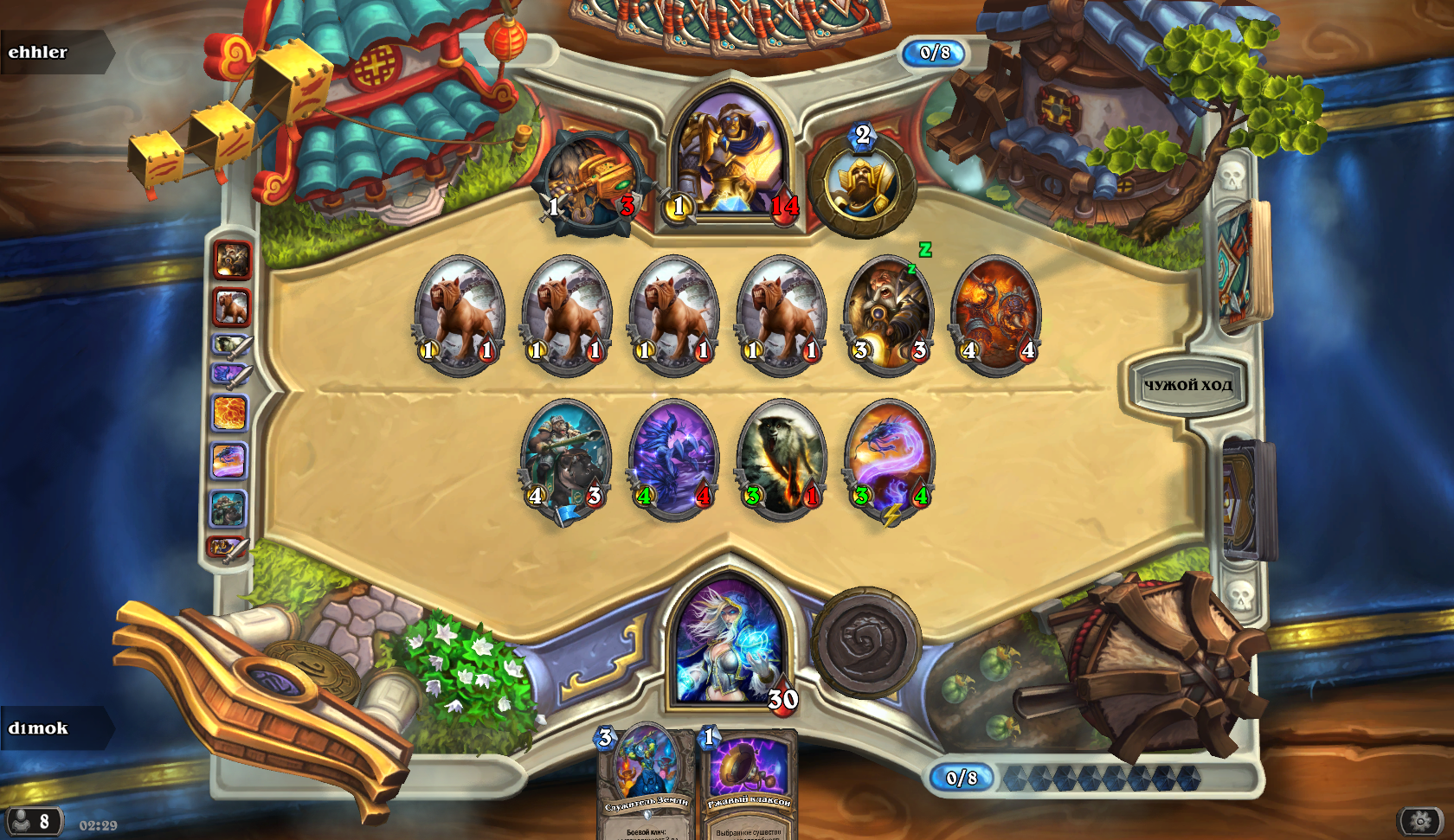This screenshot has width=1454, height=840.
Task: View the hound history tile
Action: tap(232, 307)
